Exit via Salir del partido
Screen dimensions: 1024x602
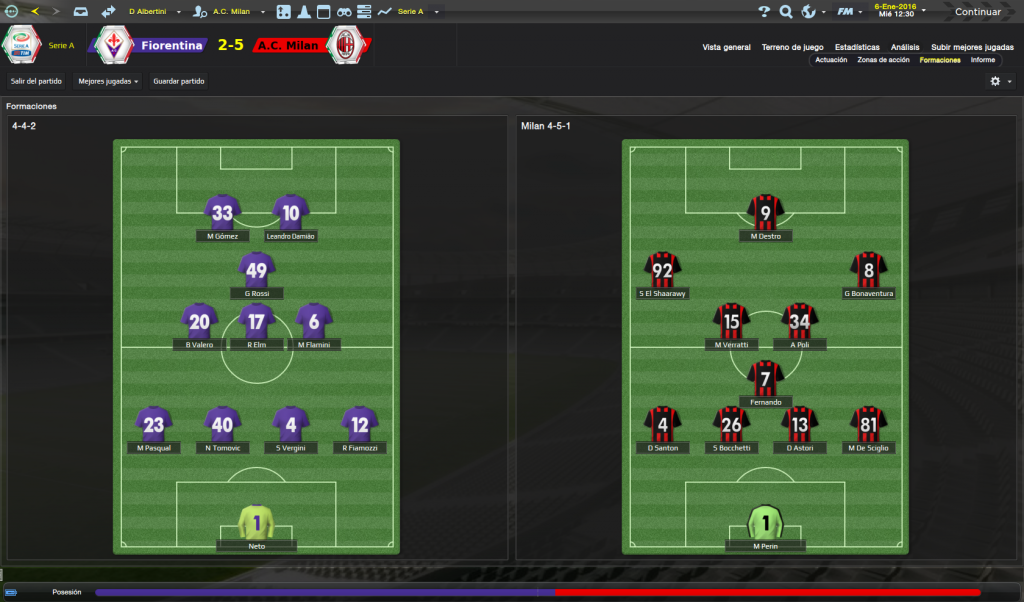[x=35, y=81]
